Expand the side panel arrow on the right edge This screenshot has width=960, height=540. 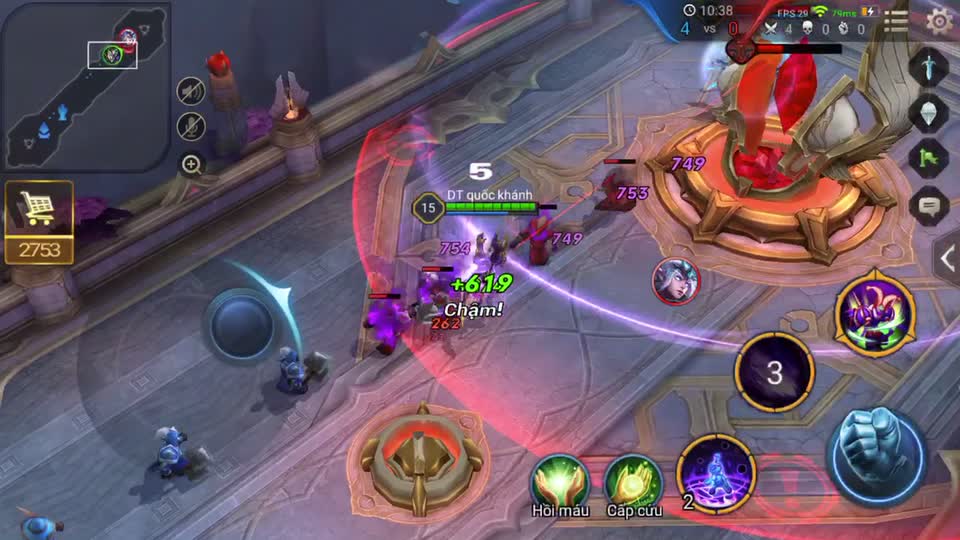click(x=947, y=257)
